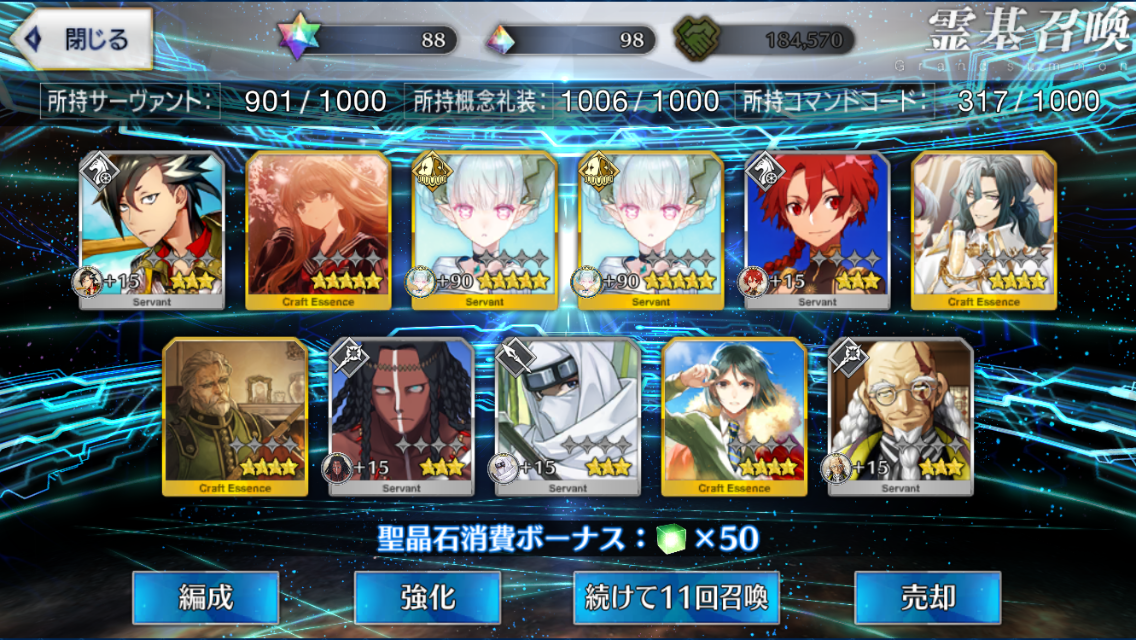The image size is (1136, 640).
Task: Open the bearded old man Craft Essence
Action: point(235,416)
